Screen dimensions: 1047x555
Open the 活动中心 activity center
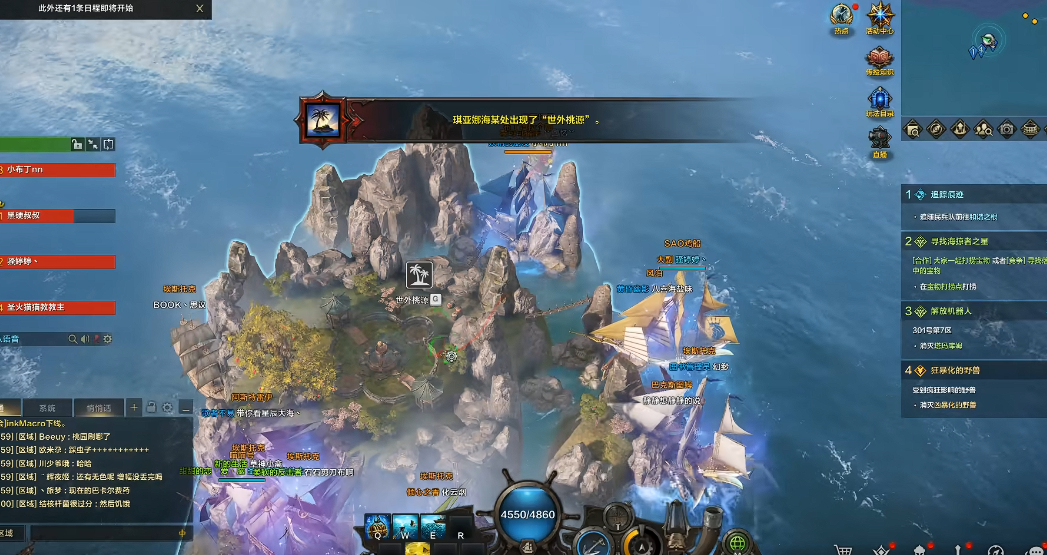880,18
